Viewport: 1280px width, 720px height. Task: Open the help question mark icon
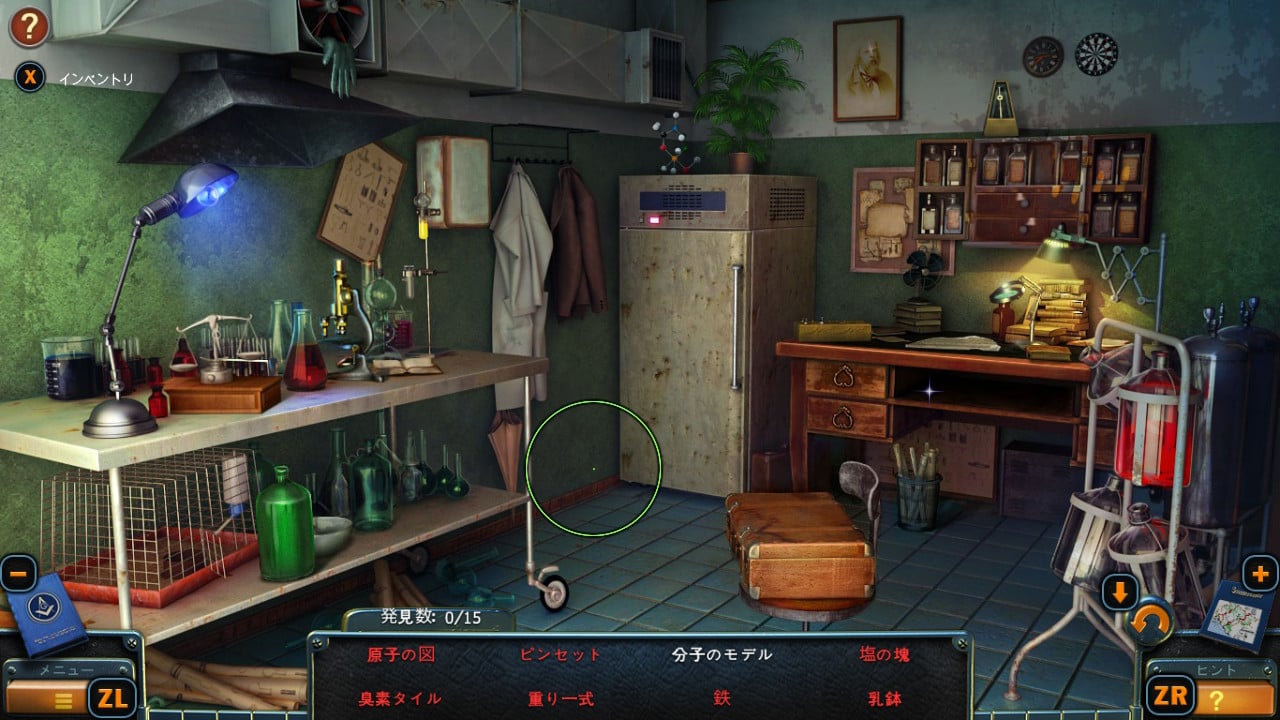point(30,27)
